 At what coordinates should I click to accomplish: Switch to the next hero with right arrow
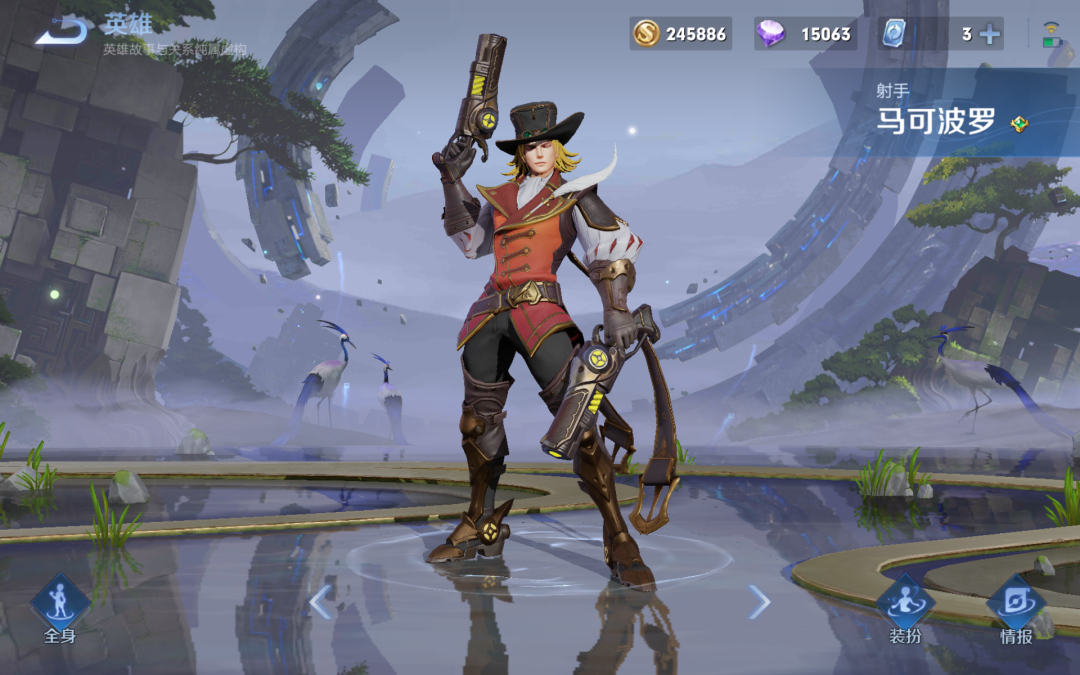click(760, 602)
